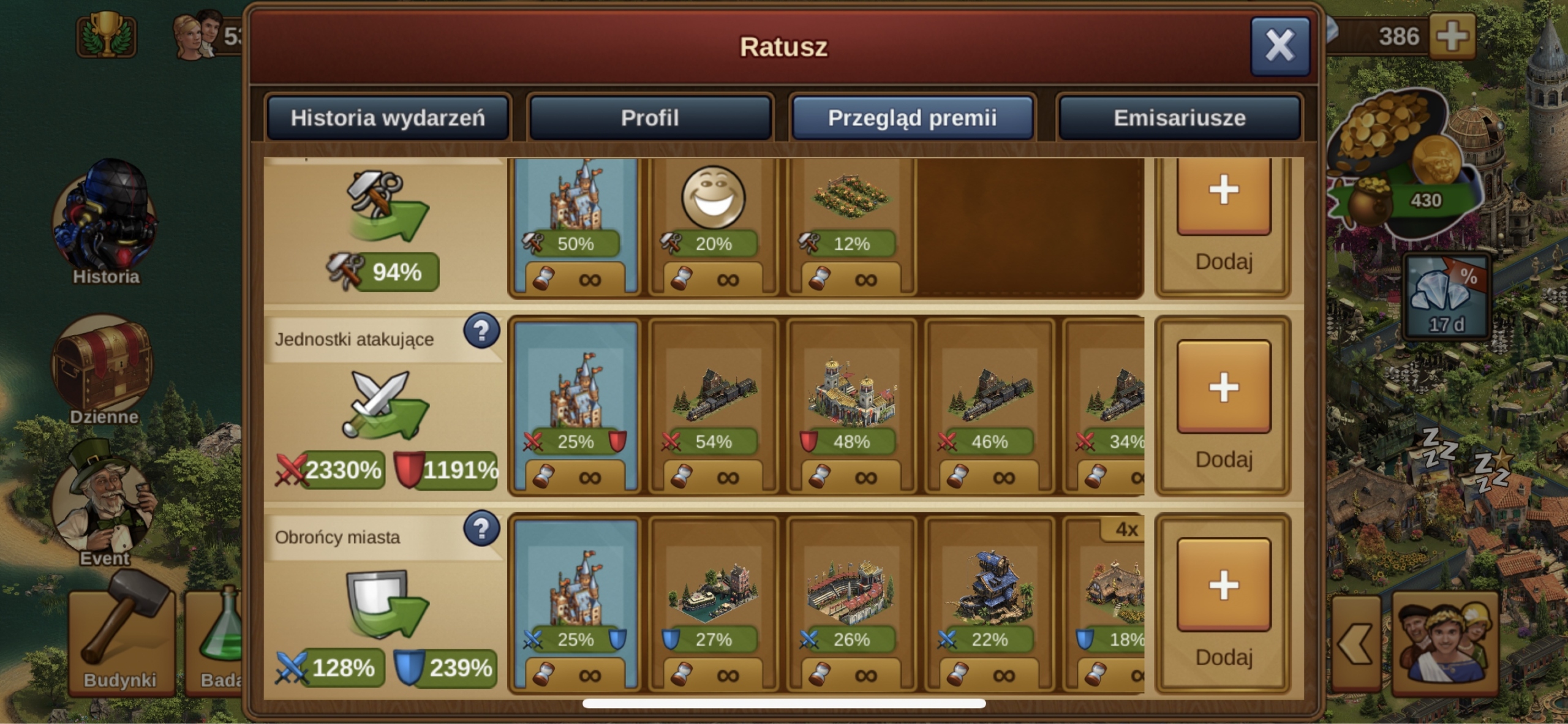Select the Przegląd premii tab

[912, 118]
